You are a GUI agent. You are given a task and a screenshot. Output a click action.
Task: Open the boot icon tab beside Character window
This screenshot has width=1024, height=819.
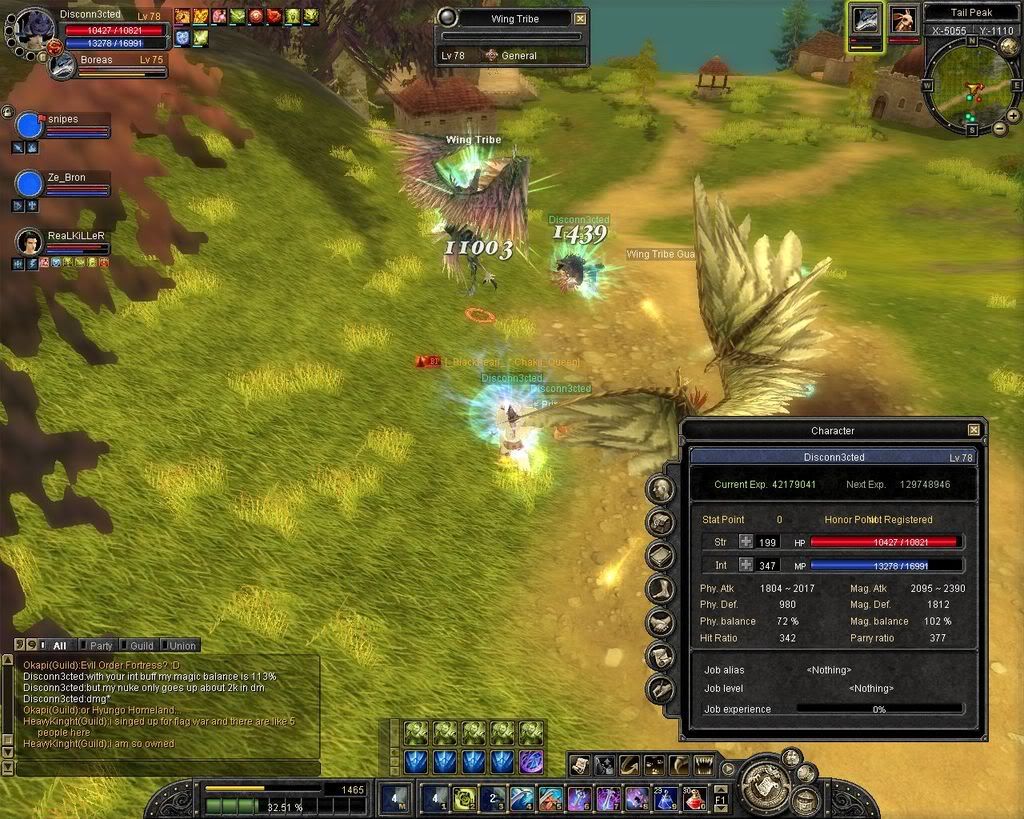coord(659,589)
